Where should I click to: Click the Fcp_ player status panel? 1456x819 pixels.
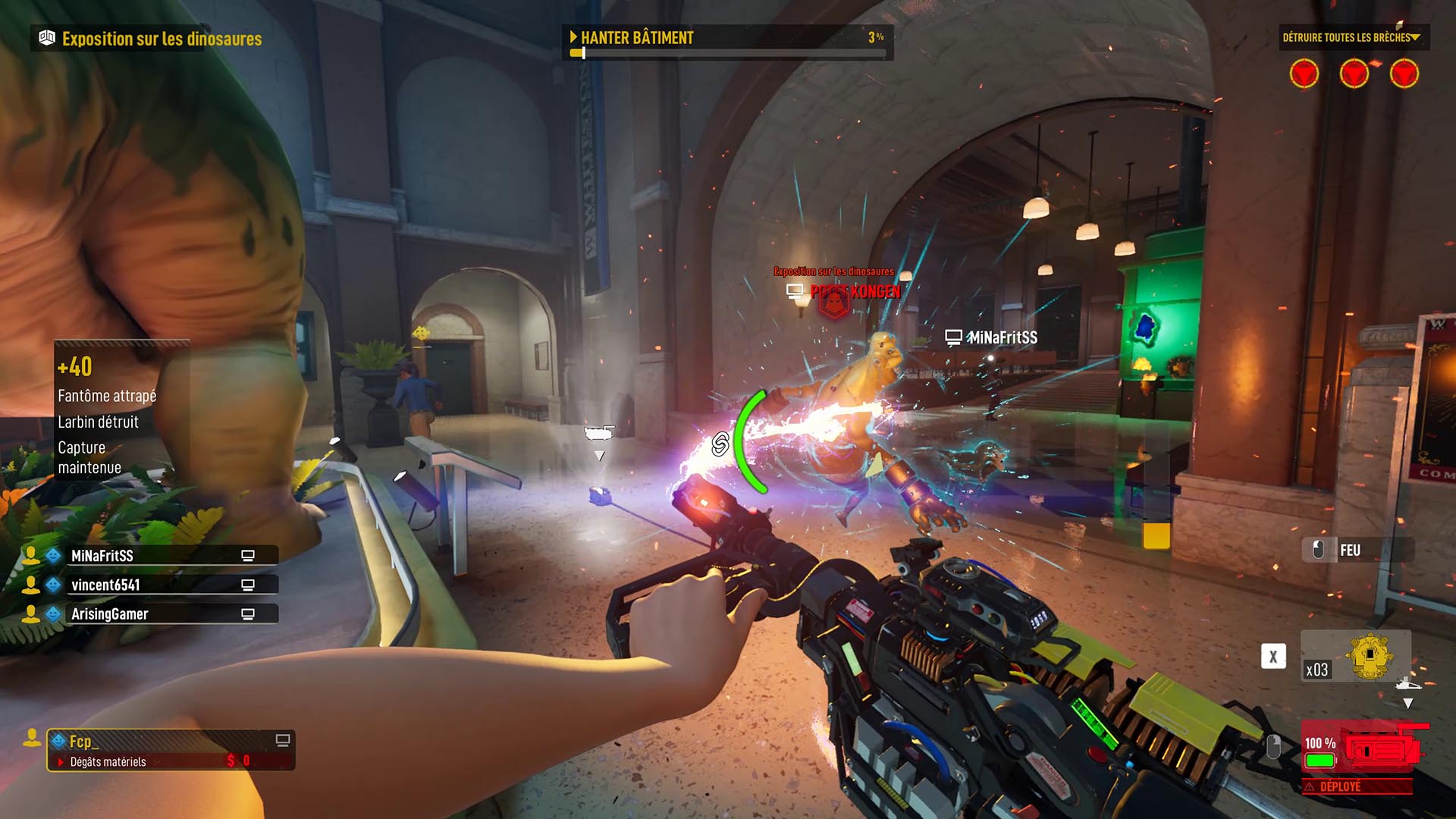click(x=171, y=750)
